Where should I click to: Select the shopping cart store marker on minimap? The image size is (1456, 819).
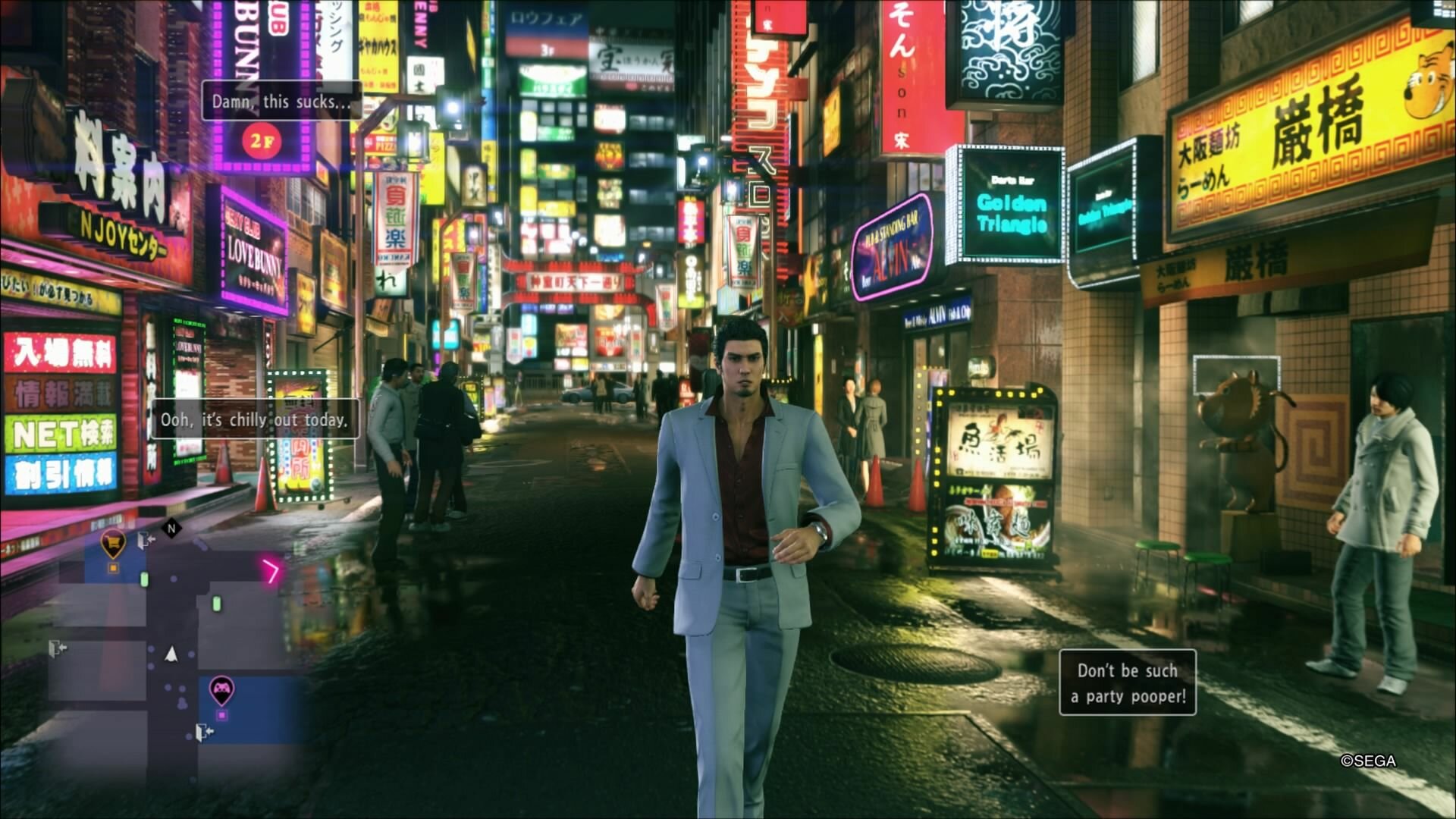113,543
